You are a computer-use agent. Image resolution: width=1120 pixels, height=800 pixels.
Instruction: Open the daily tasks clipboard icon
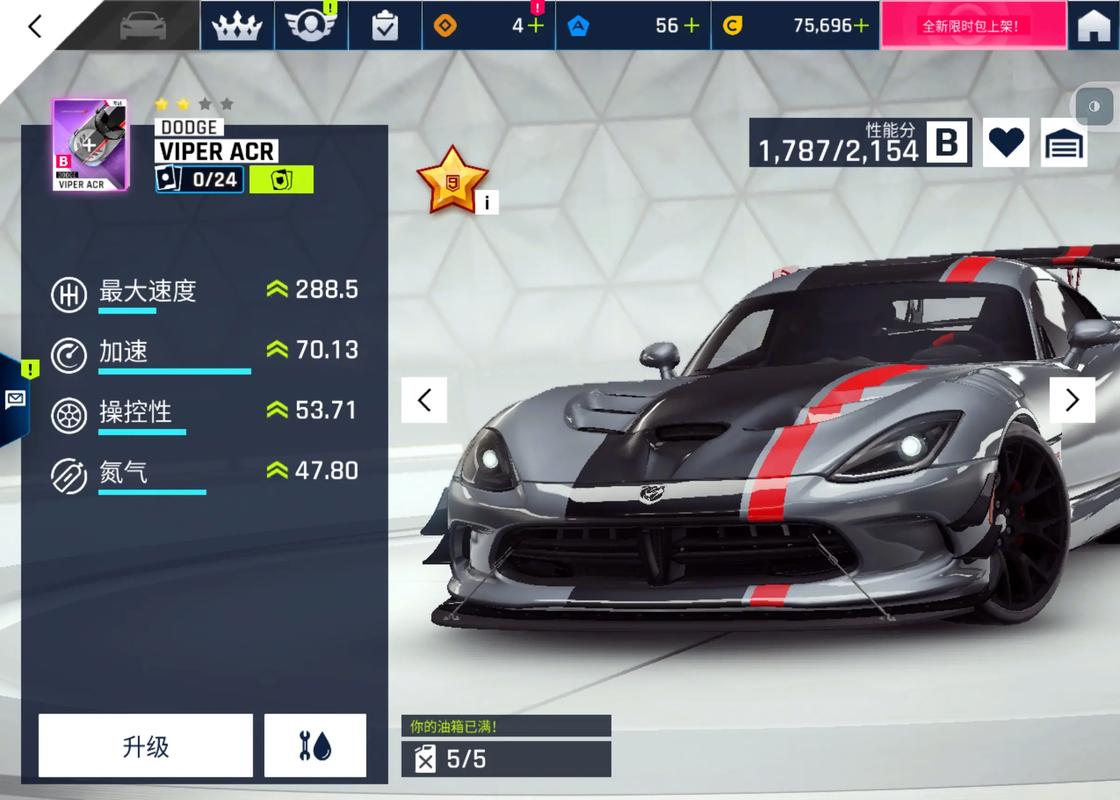coord(384,26)
